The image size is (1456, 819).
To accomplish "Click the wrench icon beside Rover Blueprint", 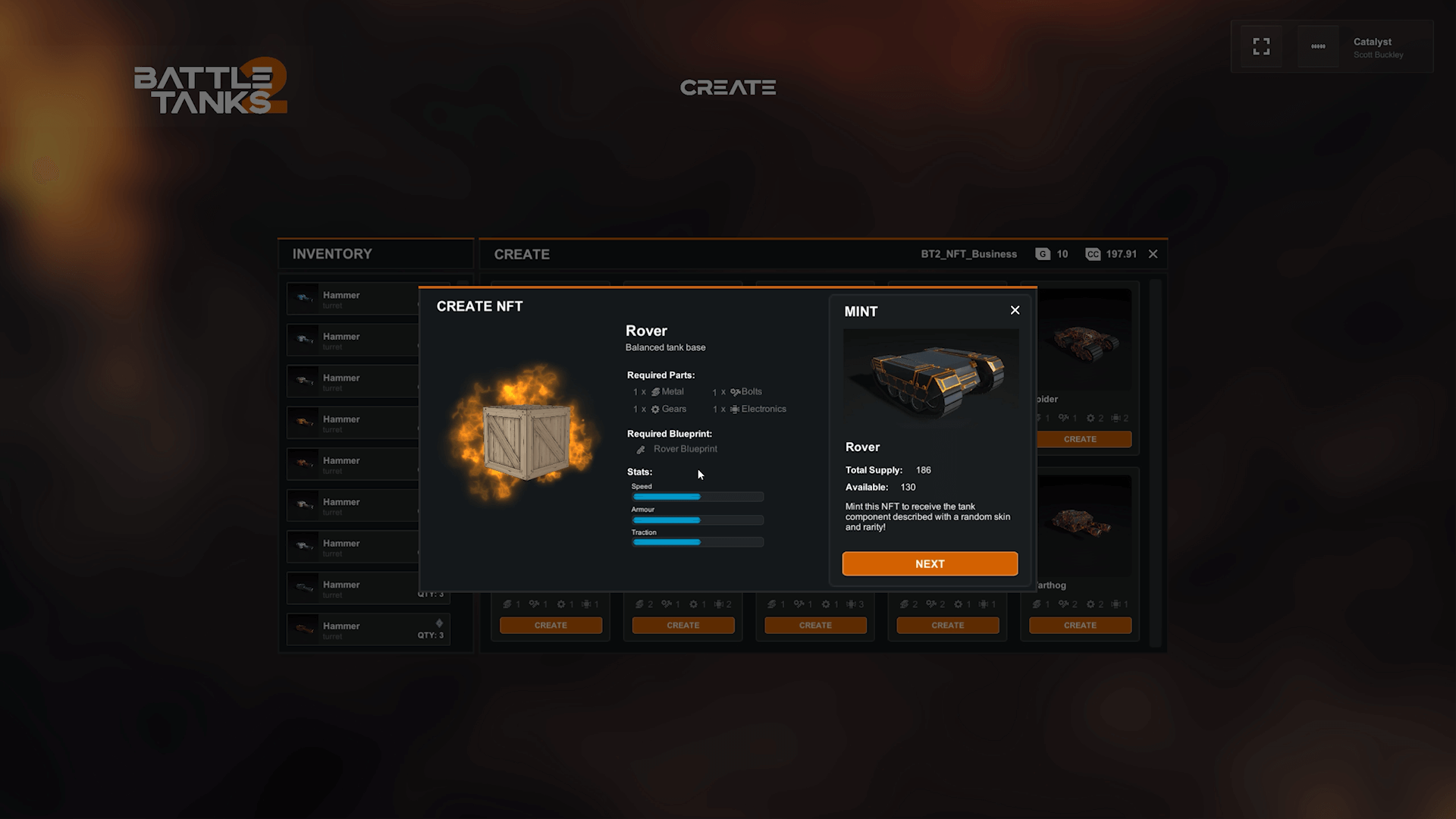I will (x=642, y=449).
